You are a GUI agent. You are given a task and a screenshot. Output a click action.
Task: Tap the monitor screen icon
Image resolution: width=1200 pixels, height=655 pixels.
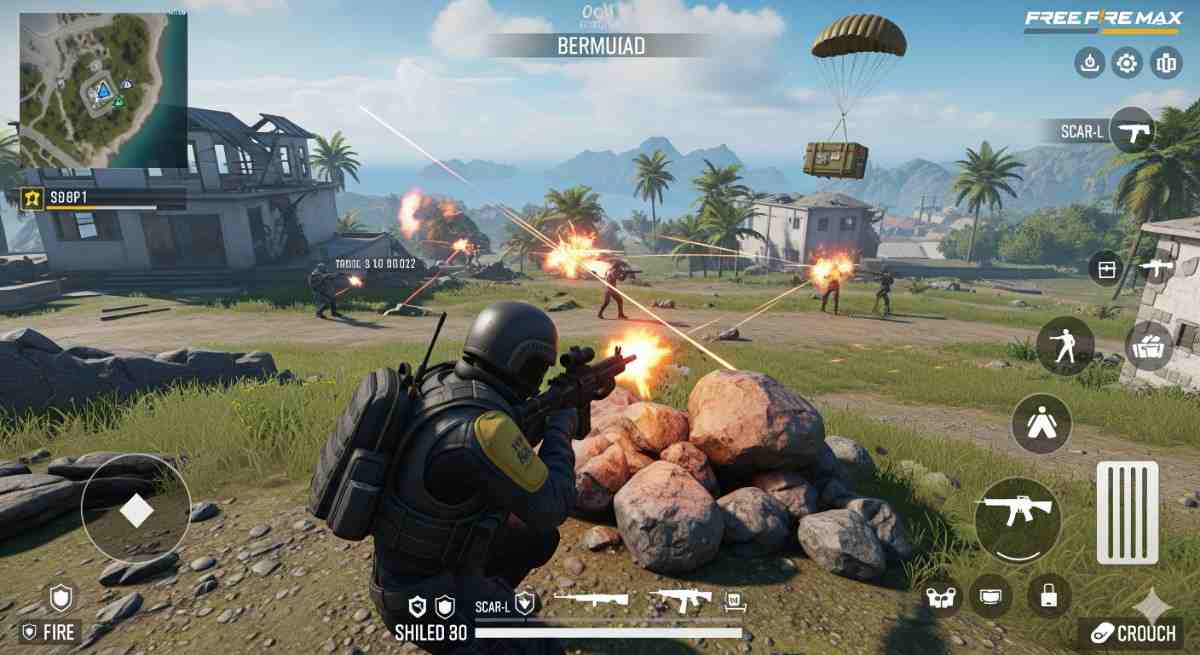click(991, 597)
